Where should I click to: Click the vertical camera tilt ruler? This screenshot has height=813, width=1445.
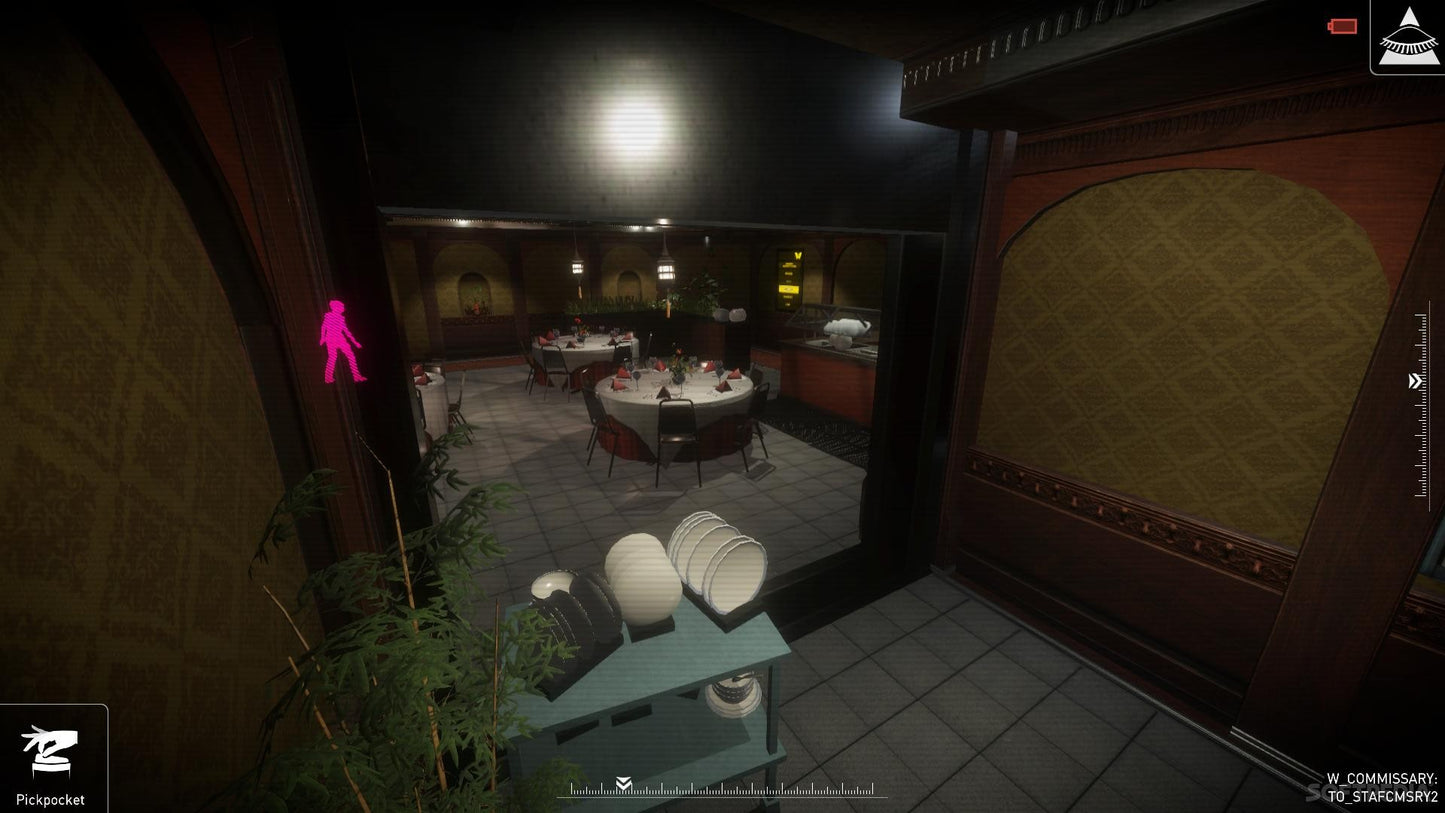click(1421, 405)
